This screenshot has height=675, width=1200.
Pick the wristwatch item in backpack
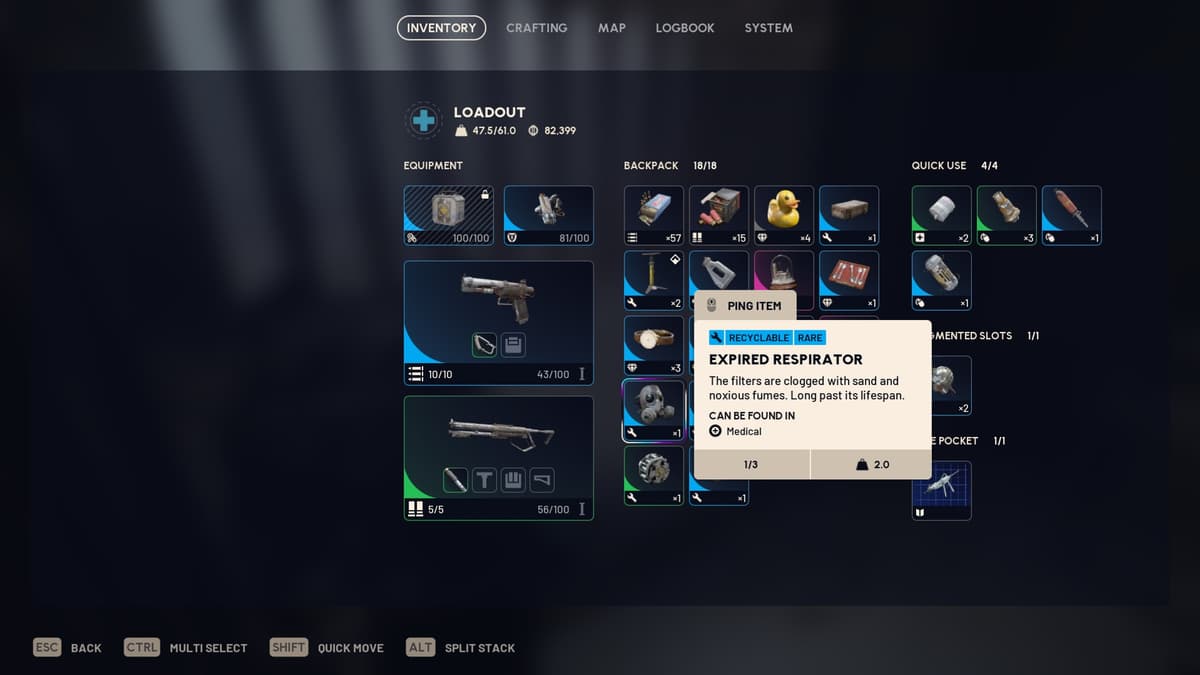654,345
